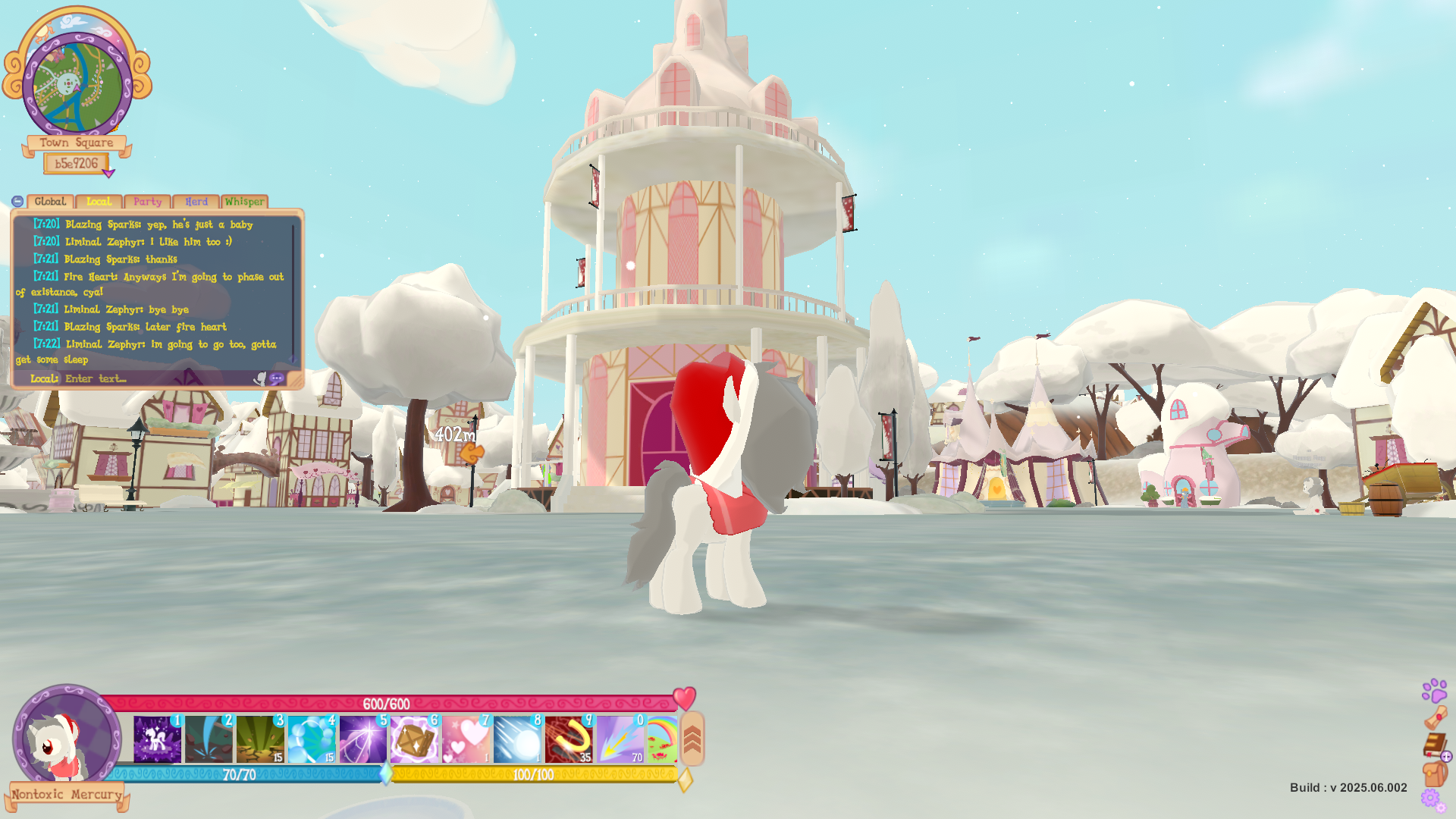
Task: Cast the bubble shield ability in slot 4
Action: click(312, 739)
